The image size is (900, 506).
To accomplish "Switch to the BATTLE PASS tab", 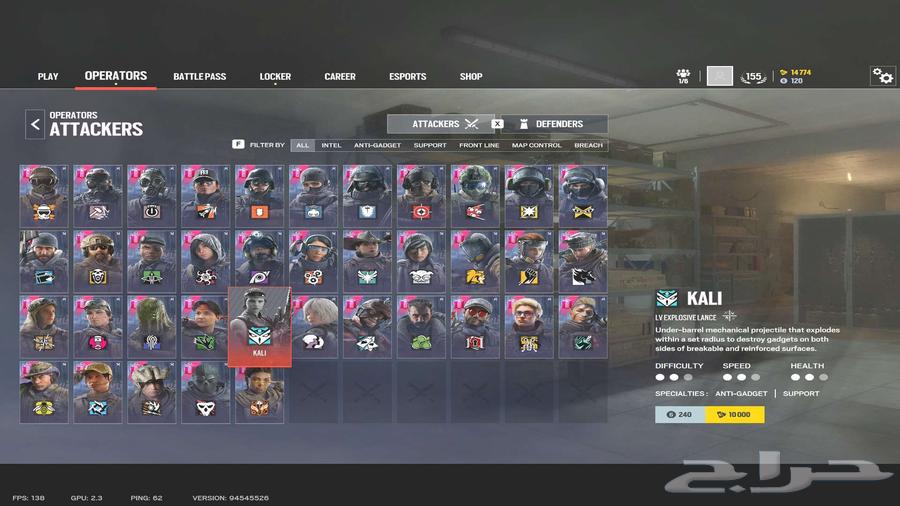I will click(x=199, y=76).
